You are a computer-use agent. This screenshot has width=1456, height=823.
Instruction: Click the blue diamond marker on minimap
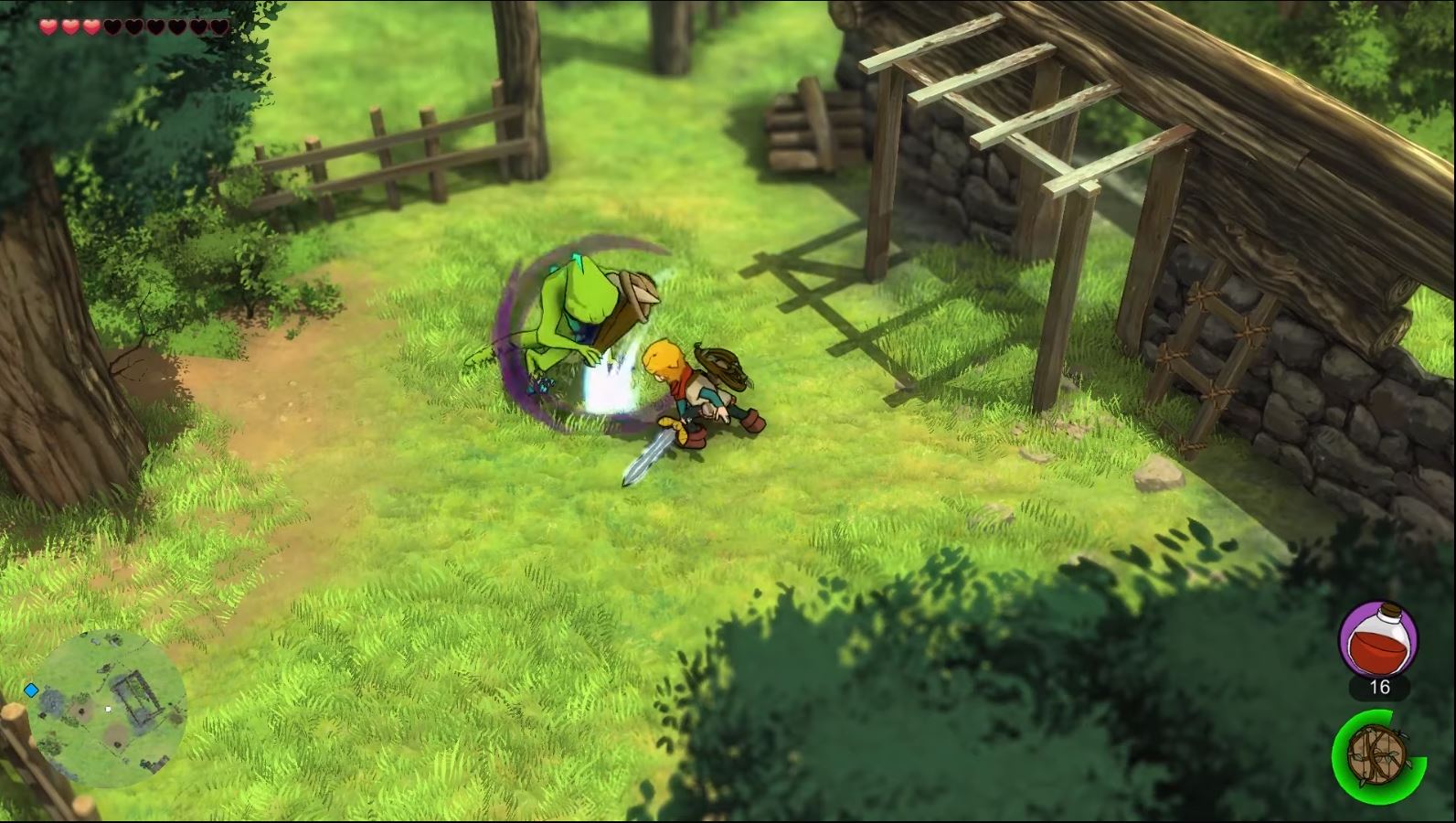[x=32, y=689]
